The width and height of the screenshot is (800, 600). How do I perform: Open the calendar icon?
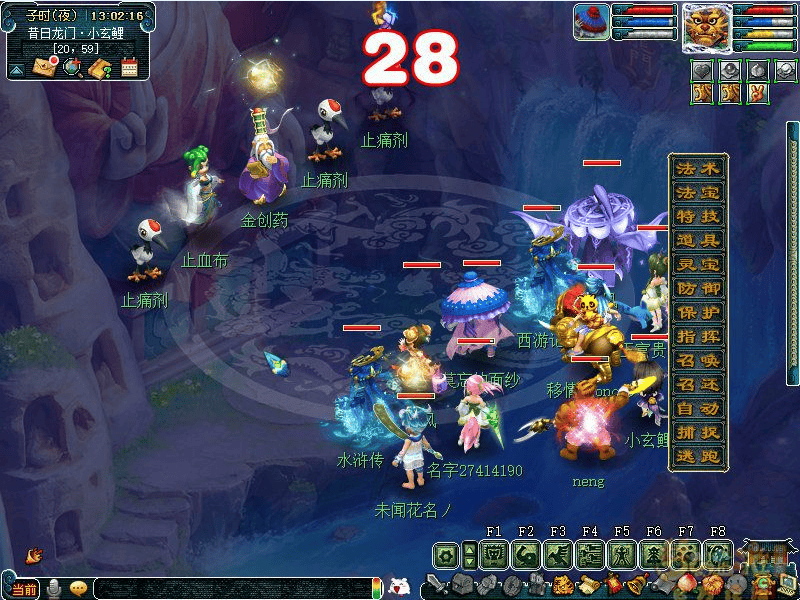pos(128,68)
